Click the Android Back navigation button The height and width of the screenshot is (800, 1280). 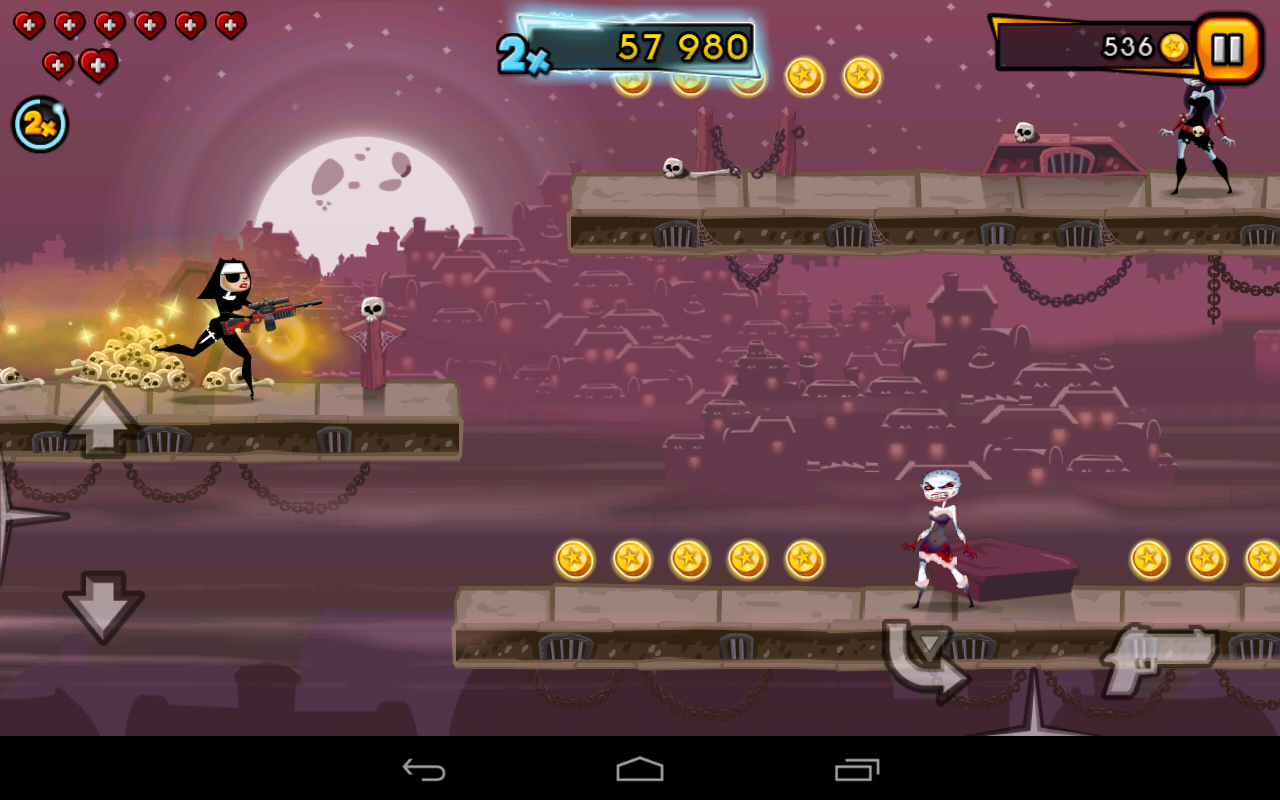424,768
